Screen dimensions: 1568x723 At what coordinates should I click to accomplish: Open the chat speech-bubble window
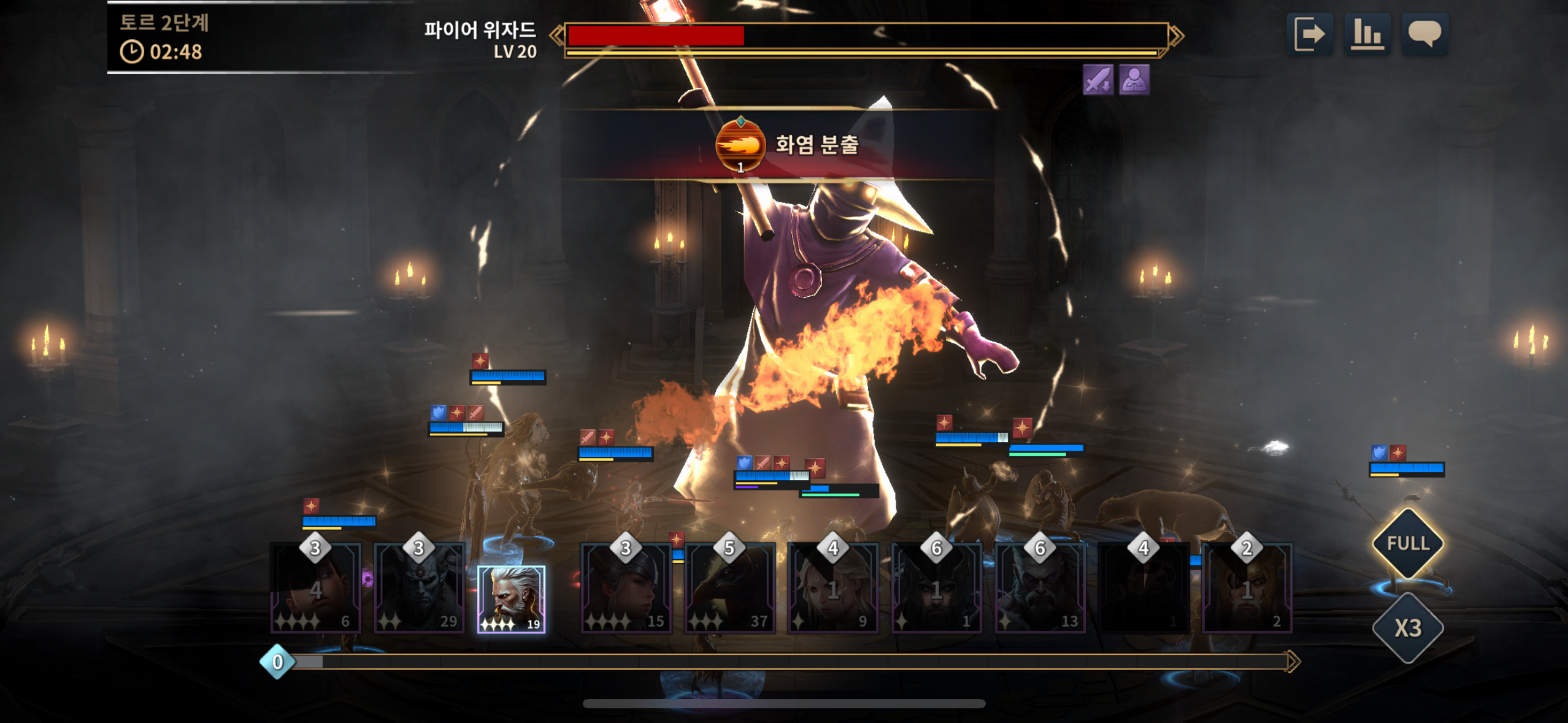click(1424, 34)
